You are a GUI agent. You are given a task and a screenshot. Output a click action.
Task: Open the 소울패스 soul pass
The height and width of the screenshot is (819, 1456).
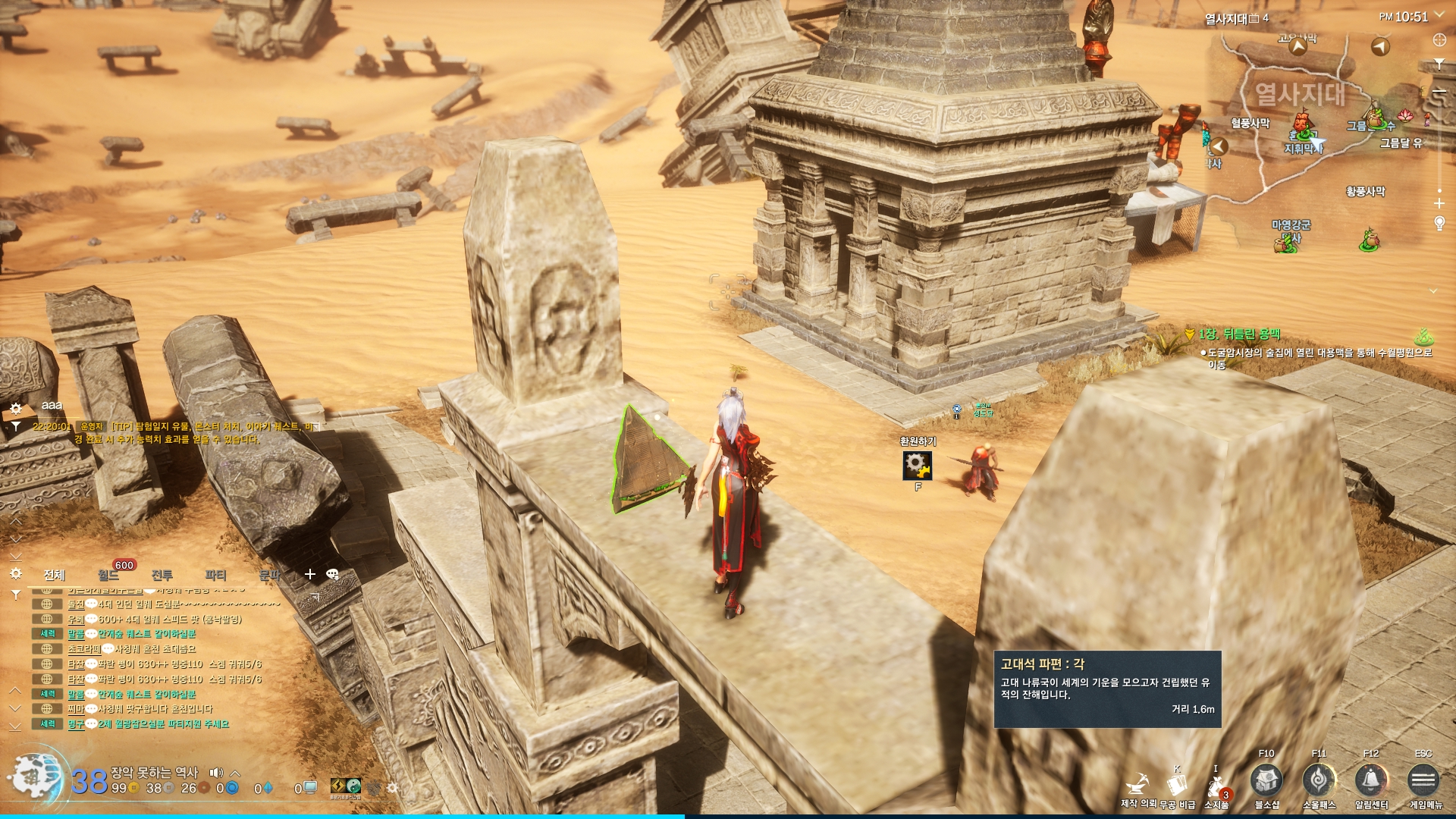pyautogui.click(x=1319, y=780)
